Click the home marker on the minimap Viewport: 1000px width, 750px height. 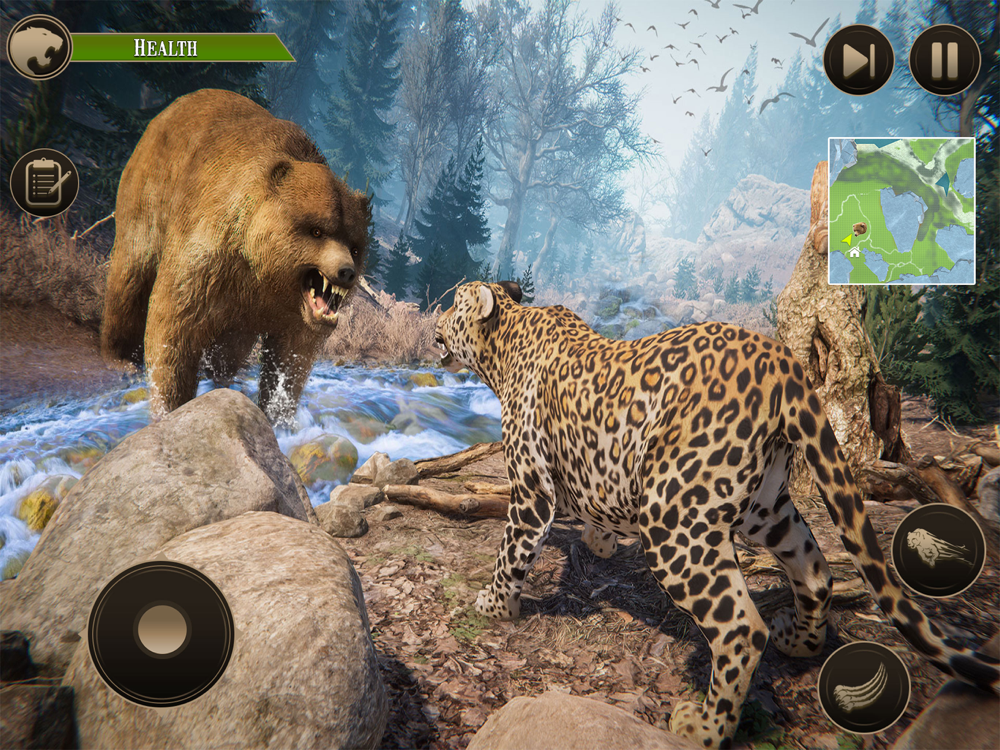(855, 253)
